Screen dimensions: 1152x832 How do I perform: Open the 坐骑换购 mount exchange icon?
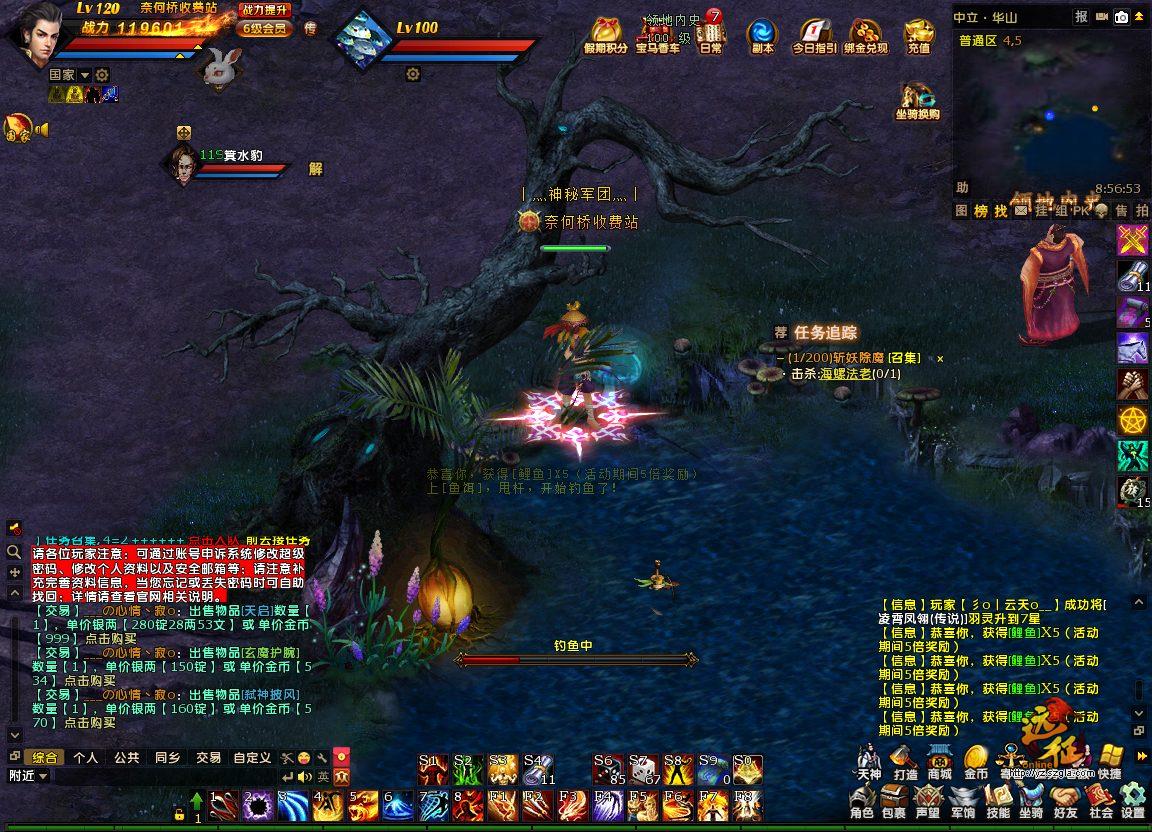(917, 100)
